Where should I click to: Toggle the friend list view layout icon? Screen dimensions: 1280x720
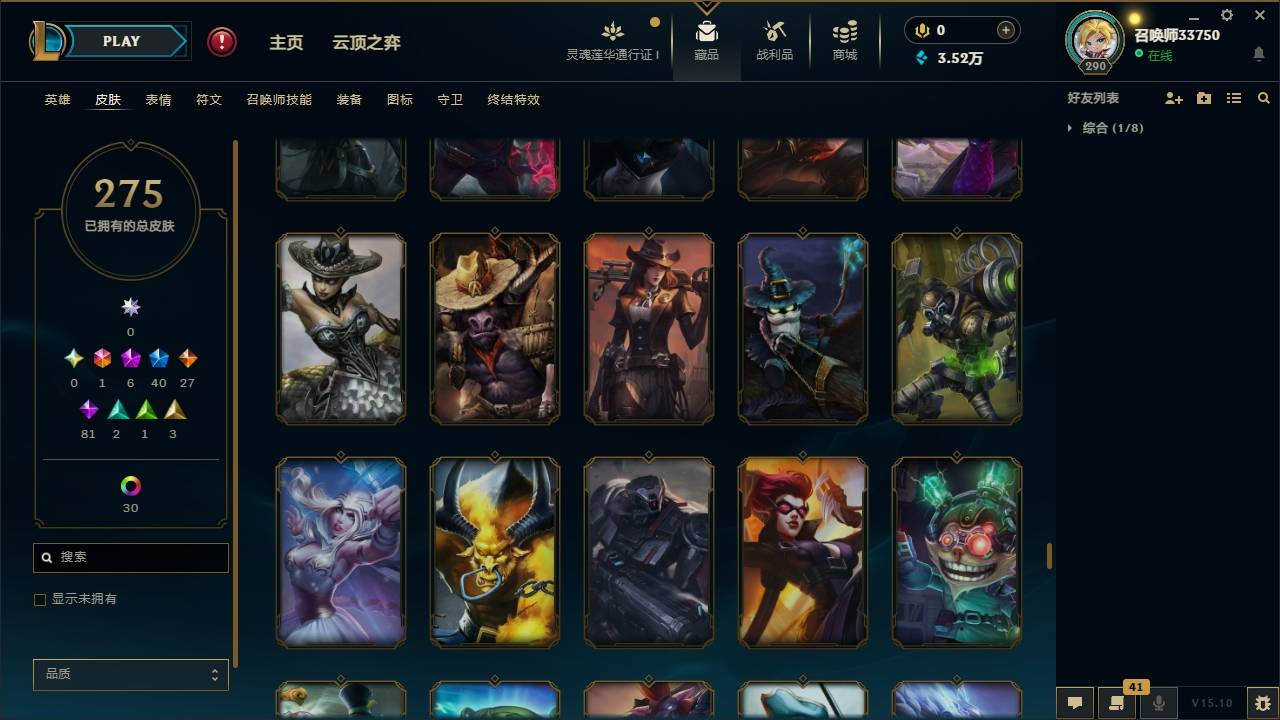1233,98
